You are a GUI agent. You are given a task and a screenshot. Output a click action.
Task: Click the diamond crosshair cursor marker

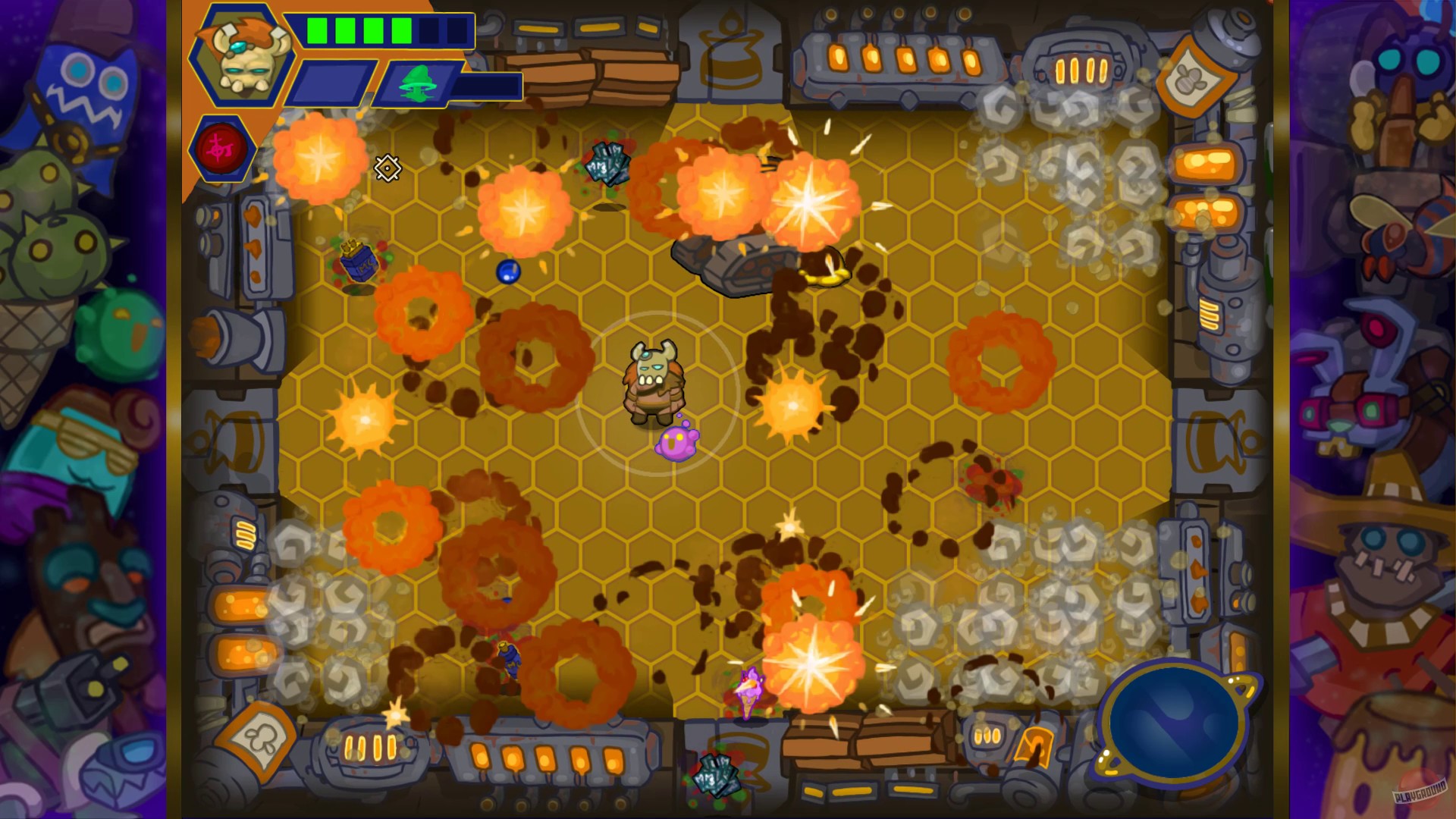(x=388, y=168)
